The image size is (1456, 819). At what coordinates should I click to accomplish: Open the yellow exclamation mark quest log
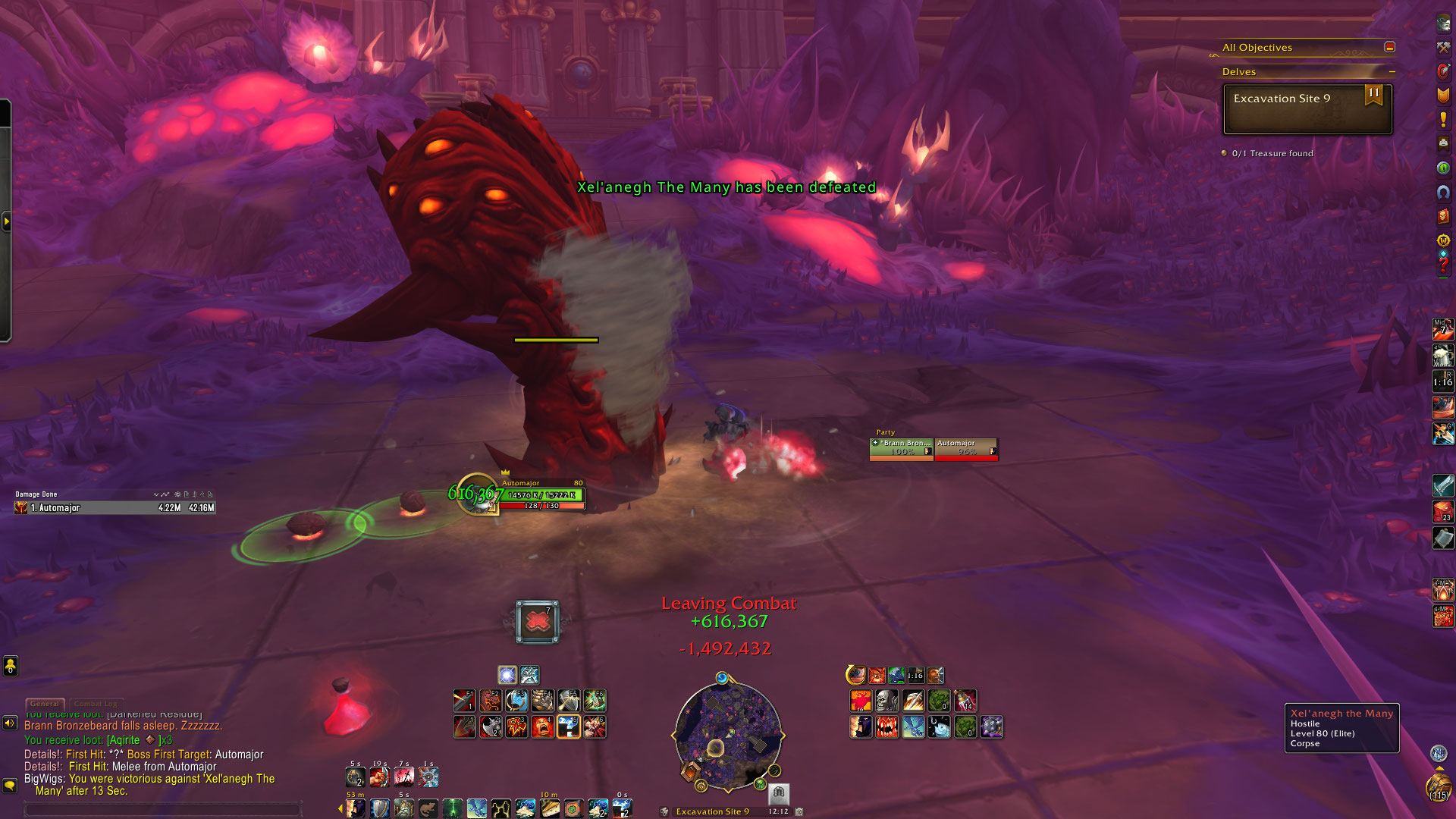pos(1443,119)
